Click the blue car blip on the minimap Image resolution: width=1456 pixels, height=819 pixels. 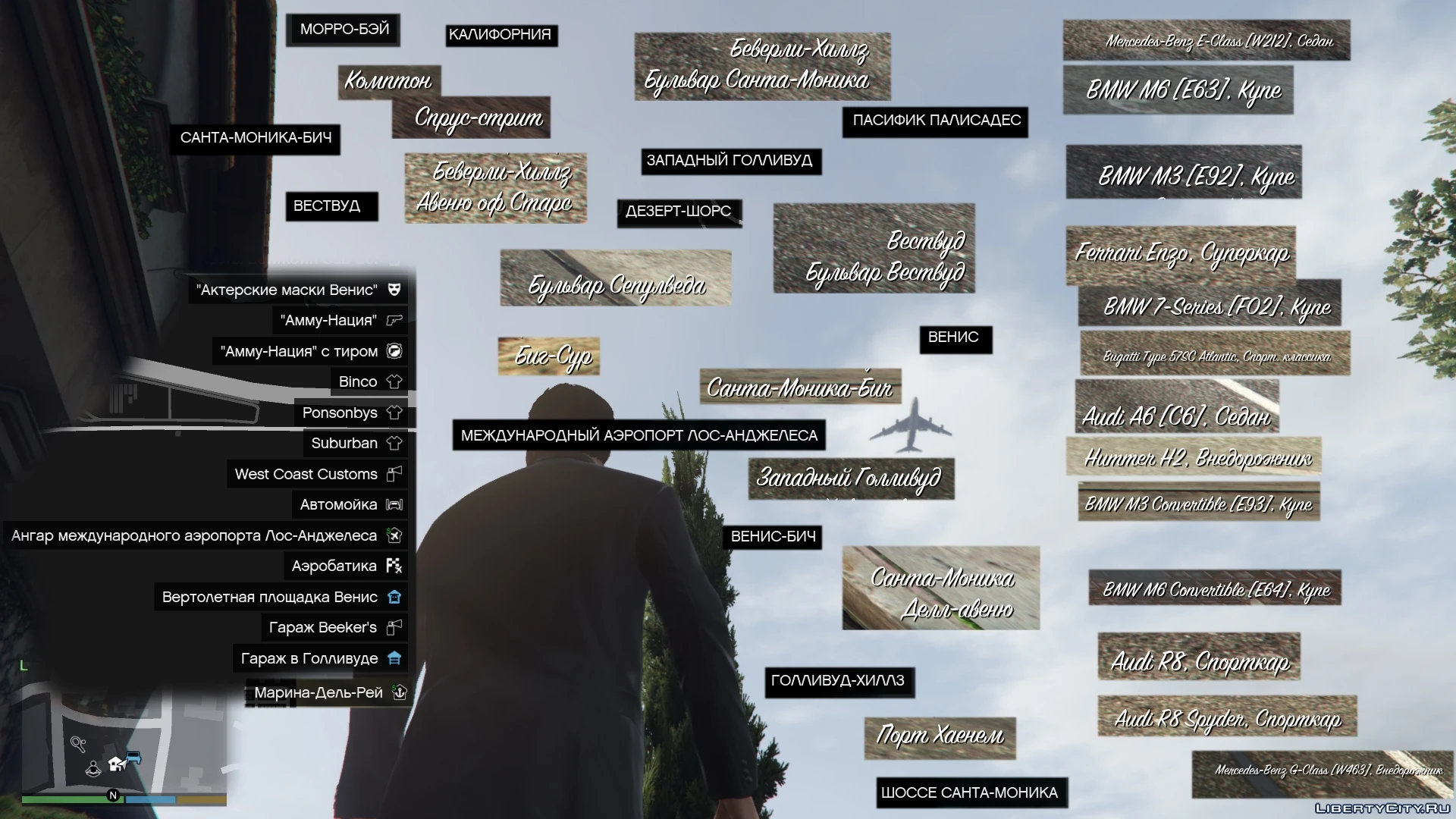click(133, 758)
